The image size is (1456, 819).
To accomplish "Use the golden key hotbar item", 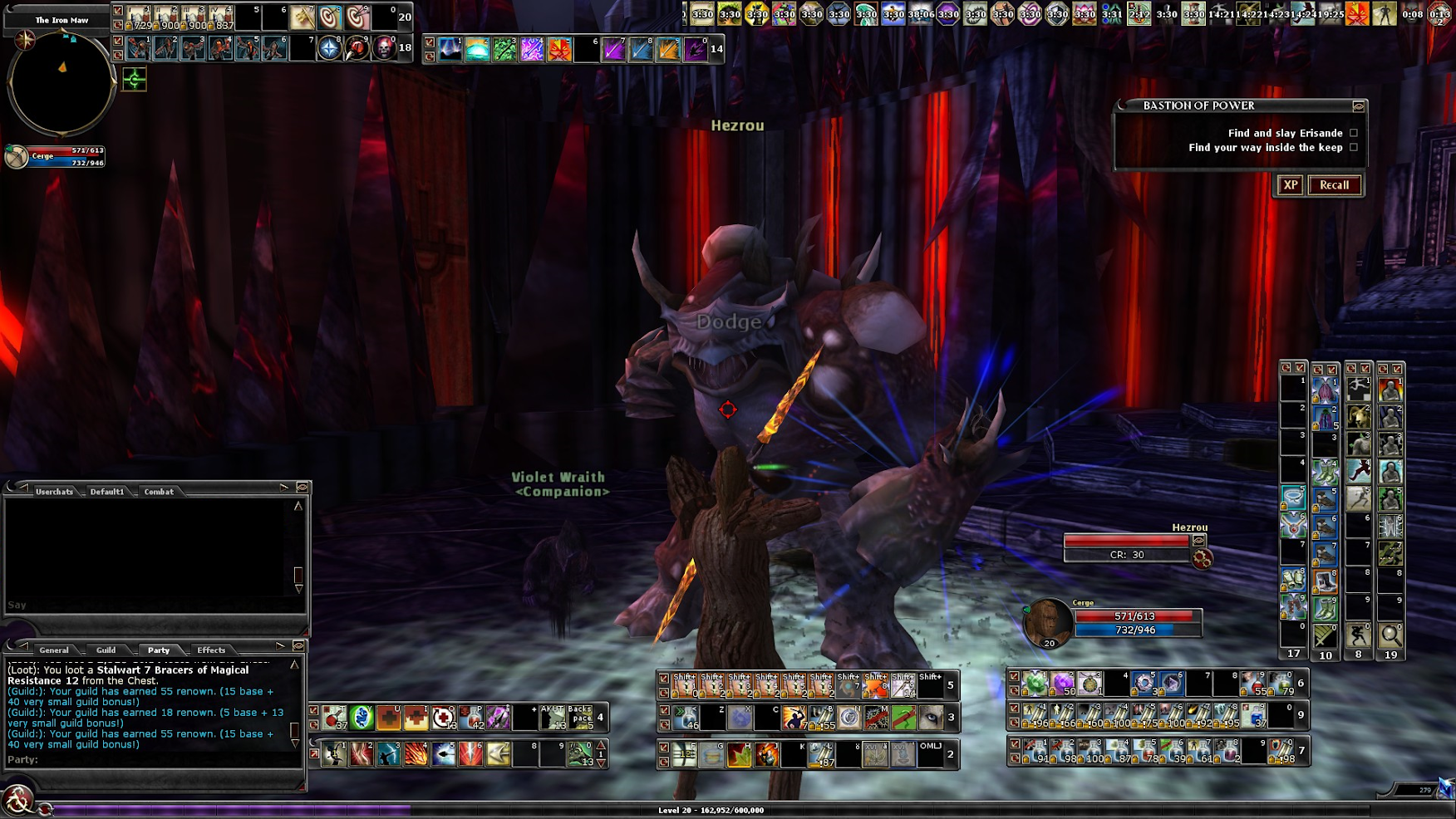I will pyautogui.click(x=302, y=17).
